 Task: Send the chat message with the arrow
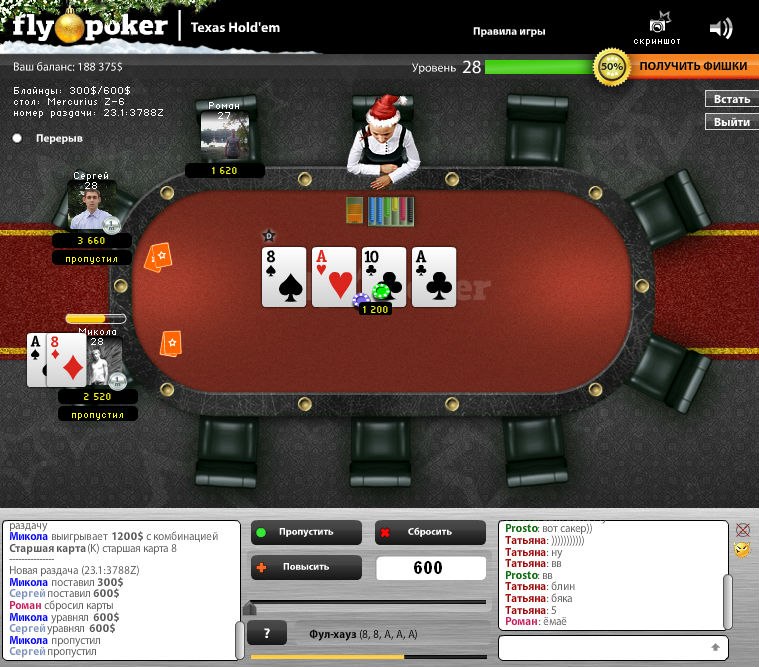click(x=715, y=648)
